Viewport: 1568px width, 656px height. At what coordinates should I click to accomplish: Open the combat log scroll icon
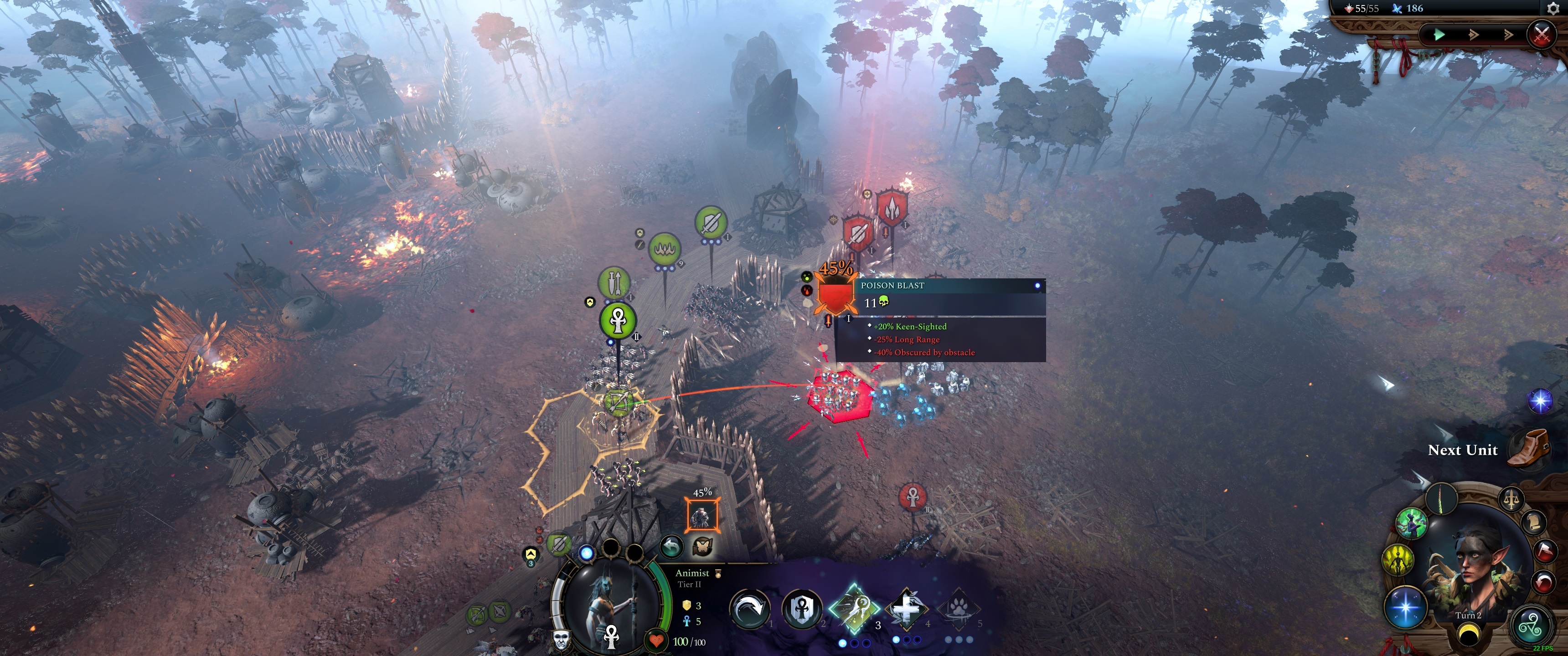click(1535, 522)
